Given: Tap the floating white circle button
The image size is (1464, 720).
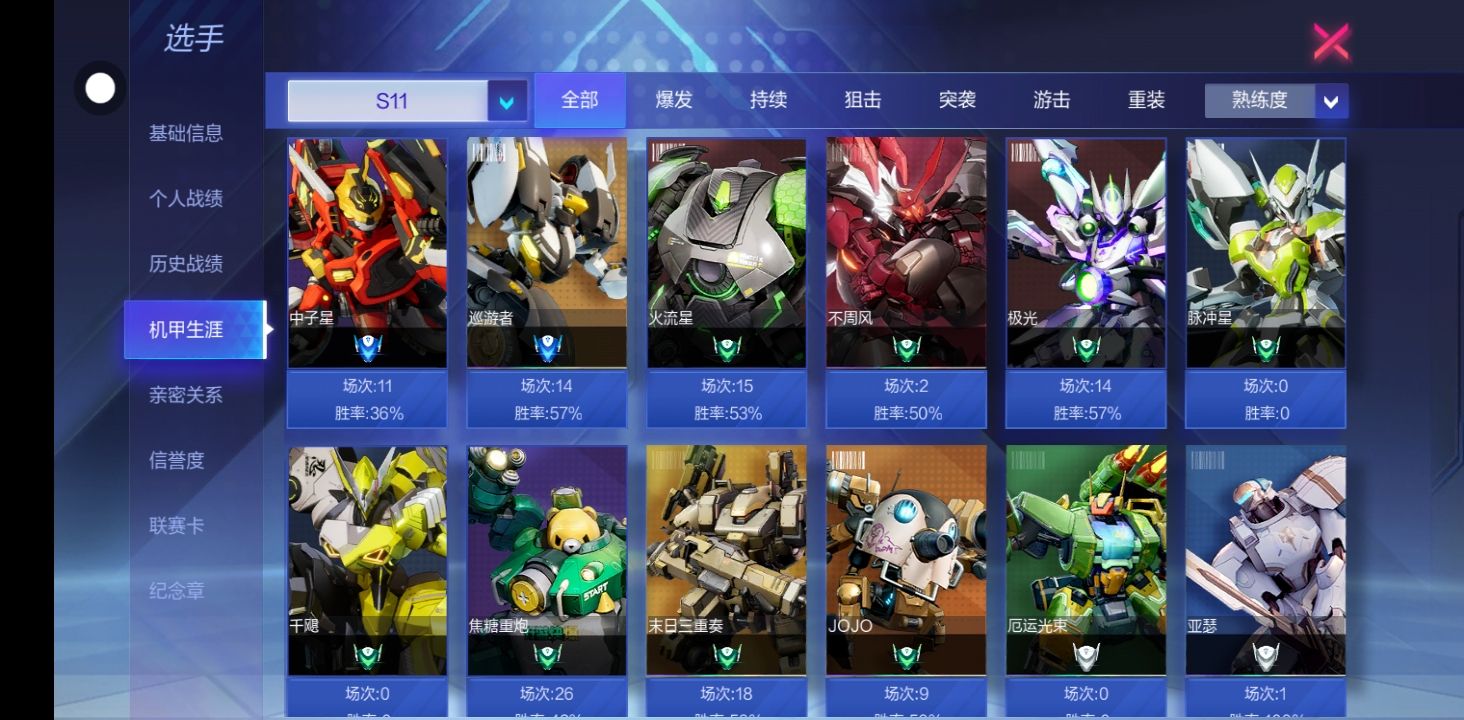Looking at the screenshot, I should (100, 89).
